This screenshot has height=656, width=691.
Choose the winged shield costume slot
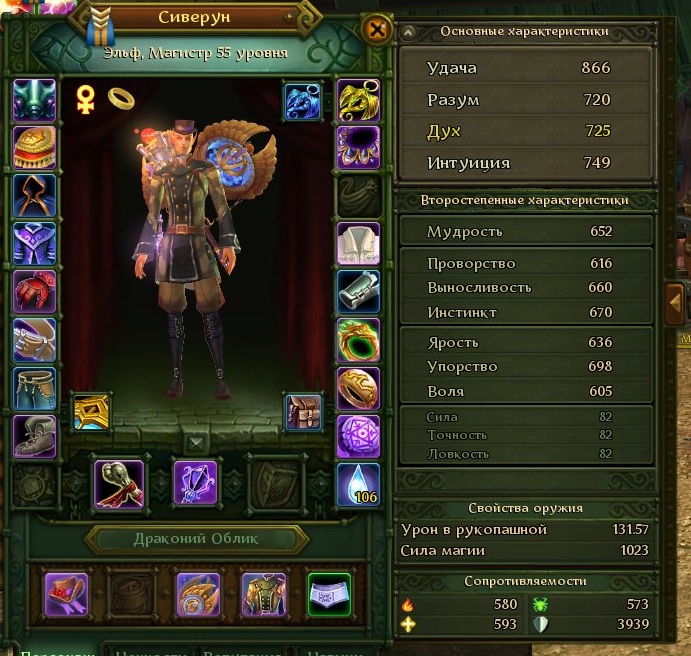[x=197, y=594]
